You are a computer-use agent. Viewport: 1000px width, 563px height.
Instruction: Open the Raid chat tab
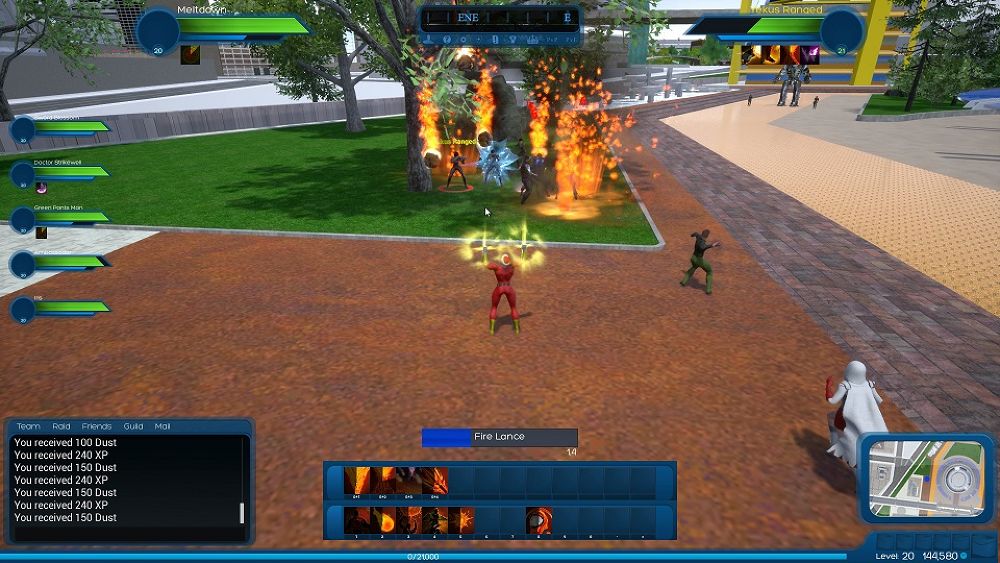pos(60,426)
